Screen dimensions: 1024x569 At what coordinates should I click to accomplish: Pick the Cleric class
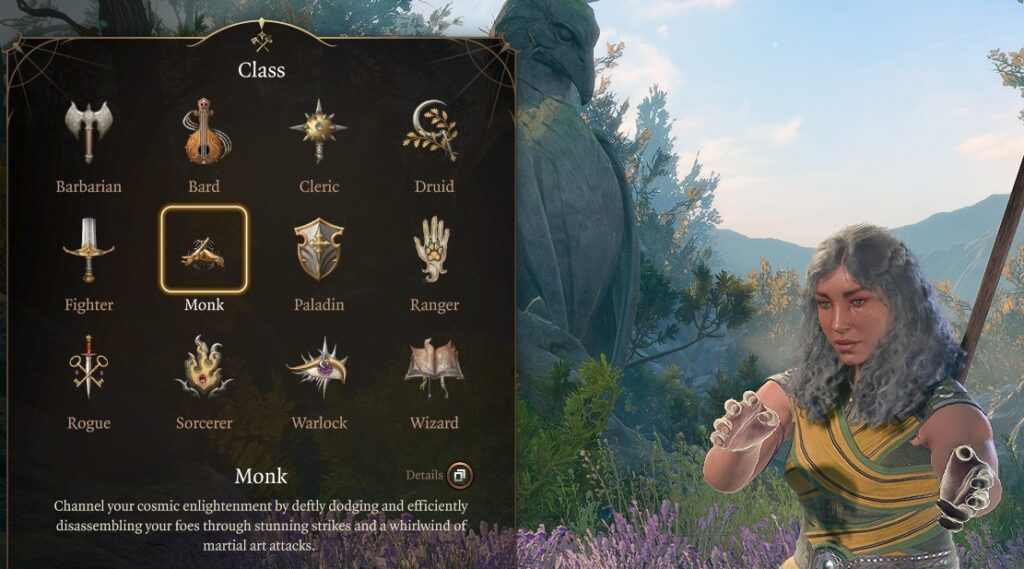(318, 132)
